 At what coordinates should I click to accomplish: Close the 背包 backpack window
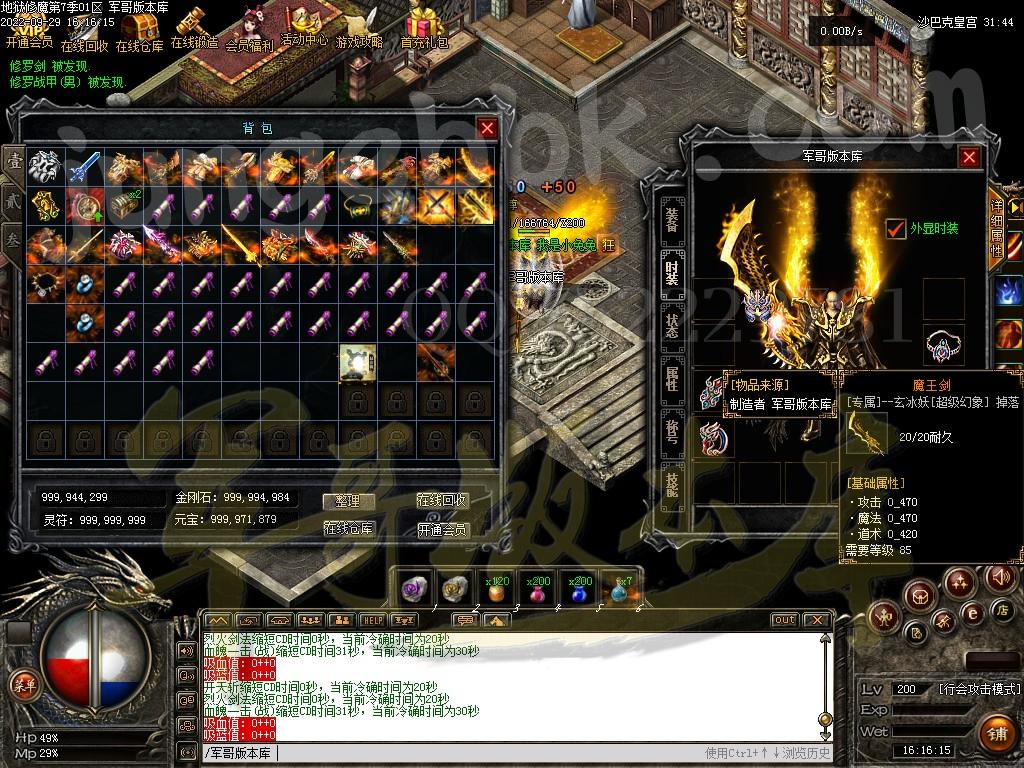coord(487,128)
